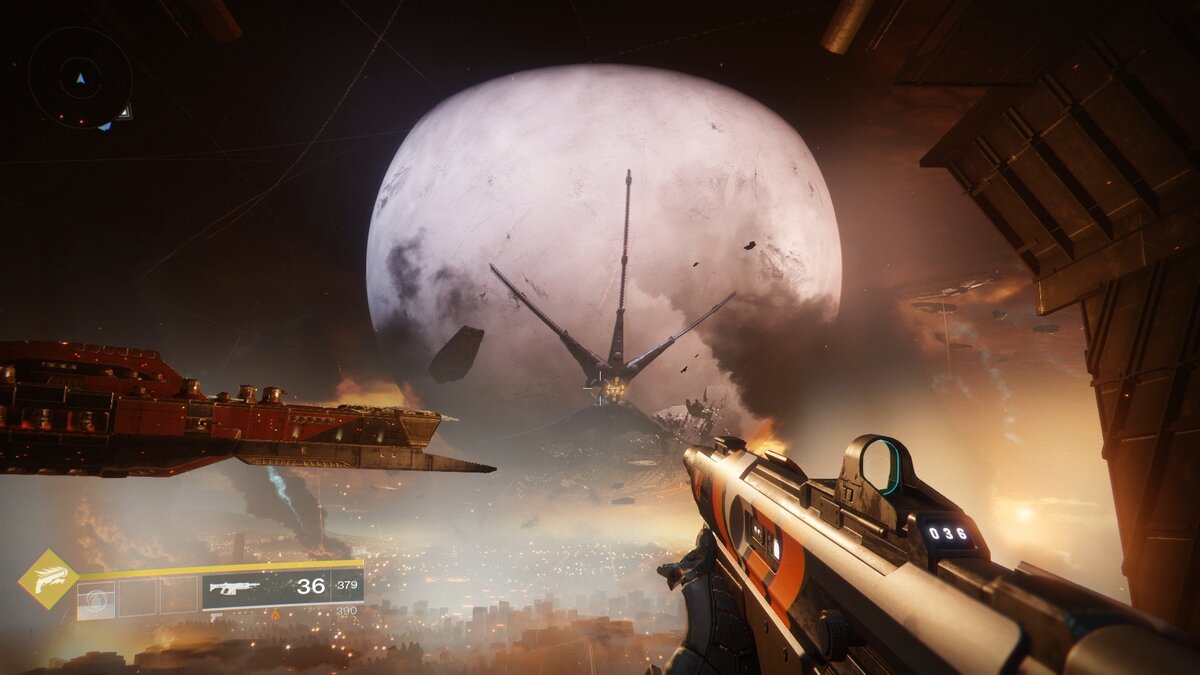Viewport: 1200px width, 675px height.
Task: Activate the Golden Gun super icon
Action: [48, 580]
